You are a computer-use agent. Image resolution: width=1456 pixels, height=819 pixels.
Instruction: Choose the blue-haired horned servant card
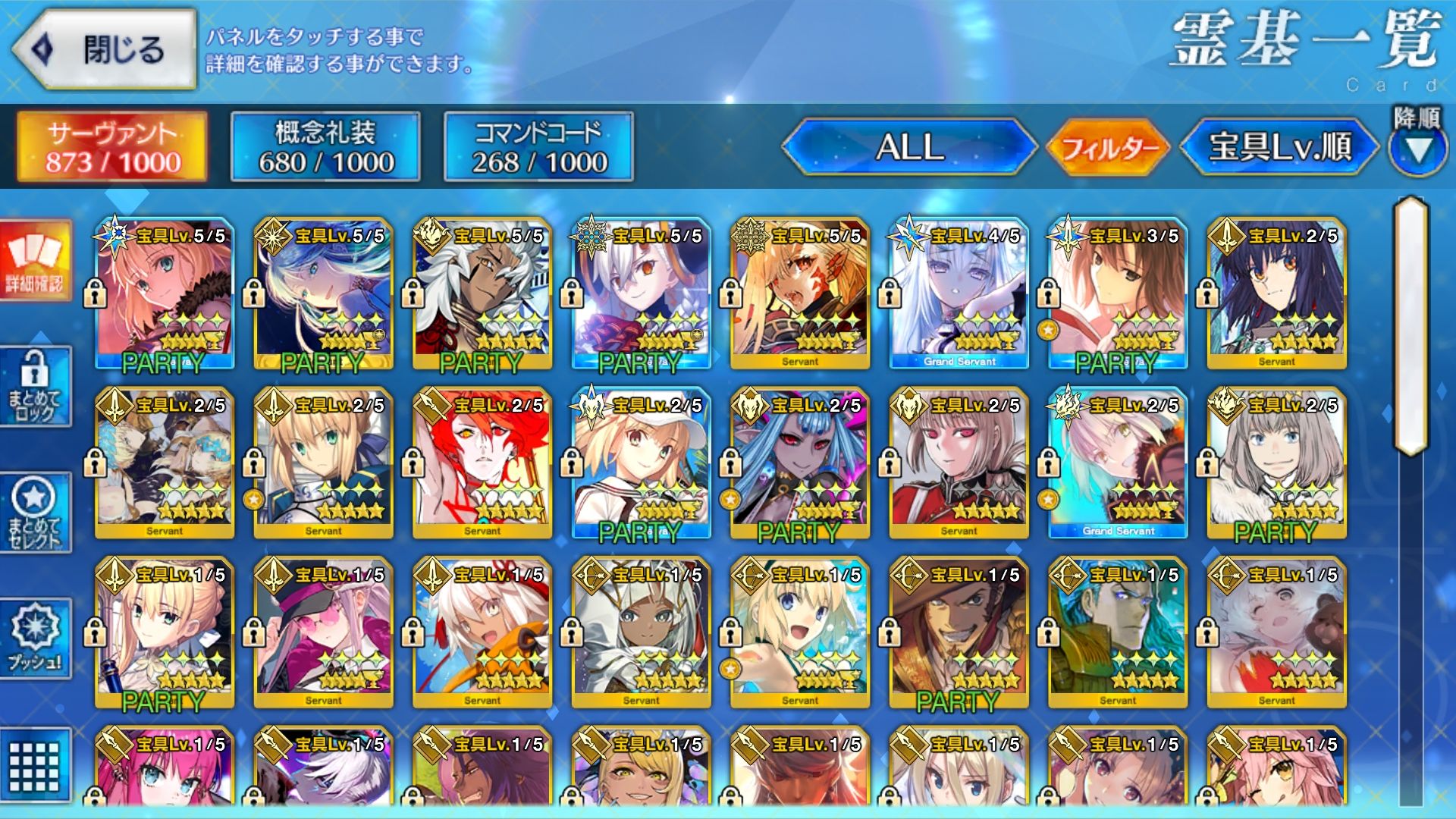pos(800,463)
